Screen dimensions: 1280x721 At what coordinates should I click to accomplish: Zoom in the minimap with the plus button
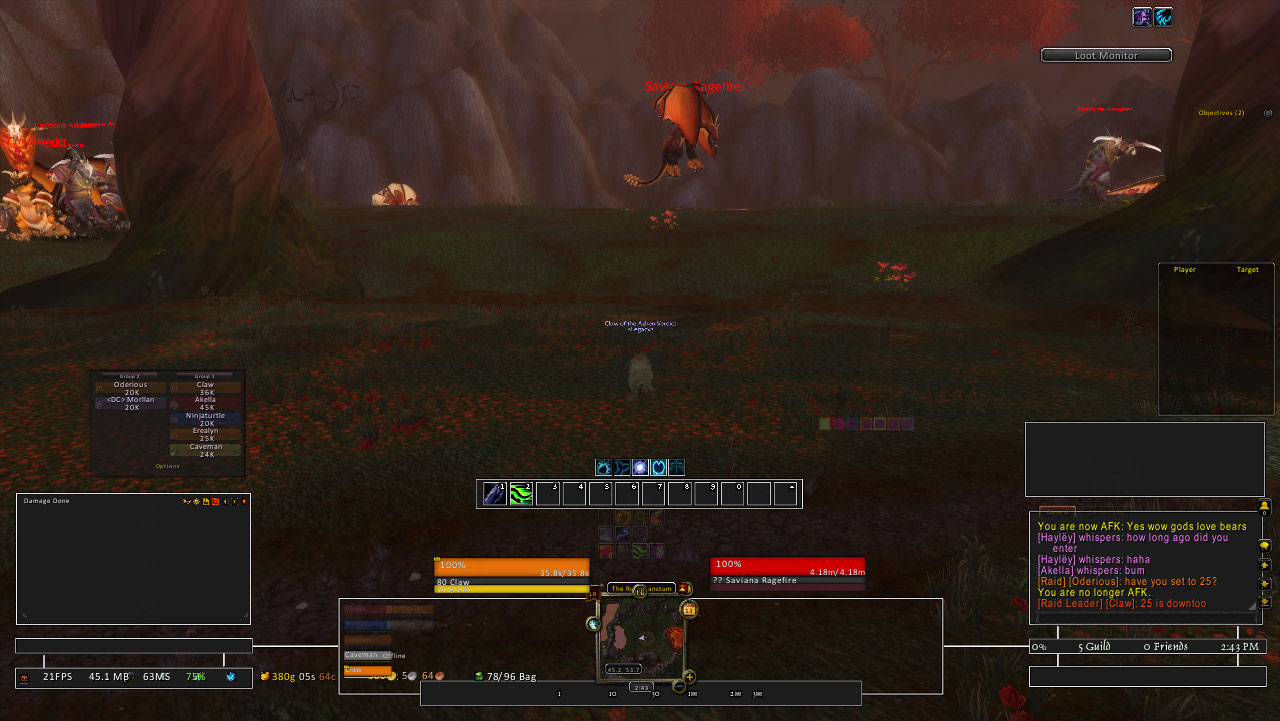tap(689, 676)
